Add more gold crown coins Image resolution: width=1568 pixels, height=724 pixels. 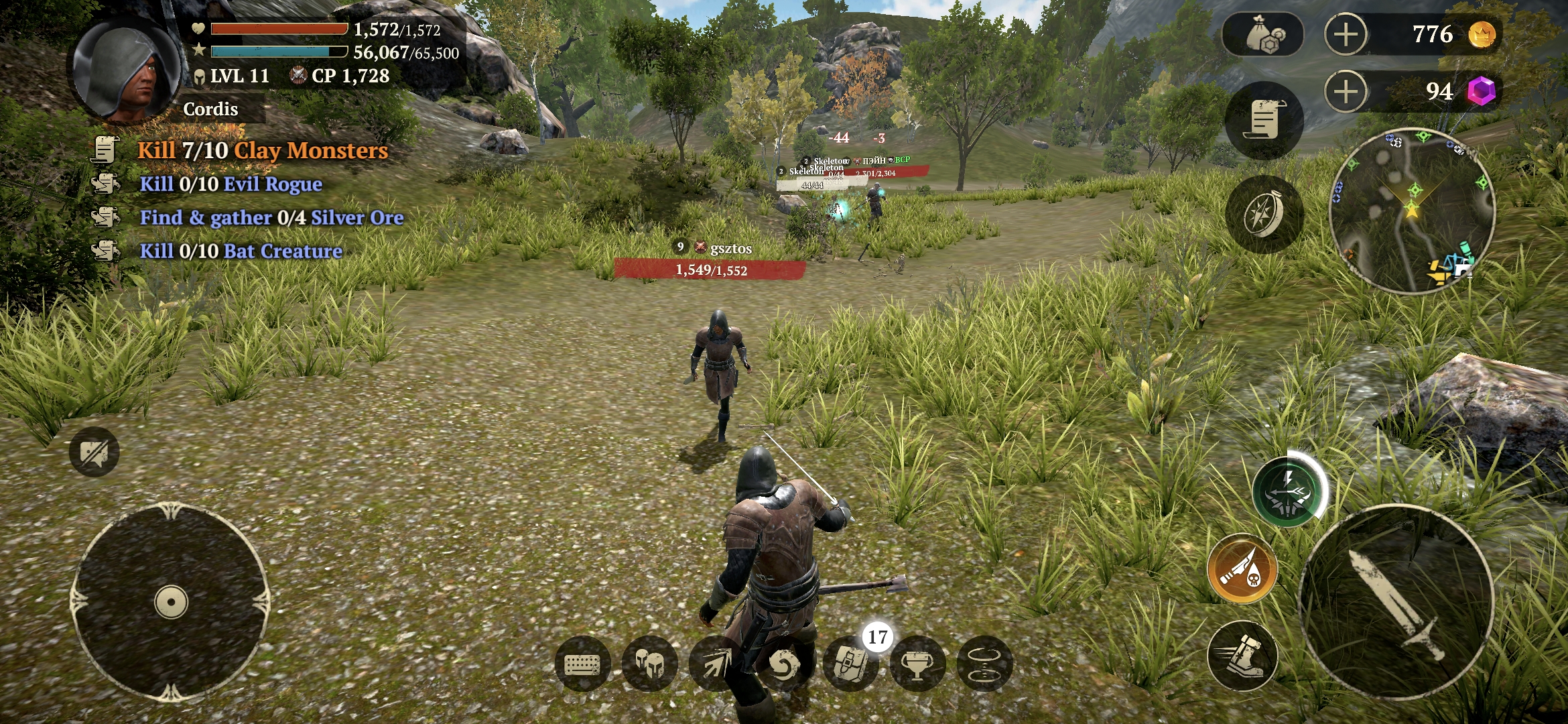(1346, 35)
